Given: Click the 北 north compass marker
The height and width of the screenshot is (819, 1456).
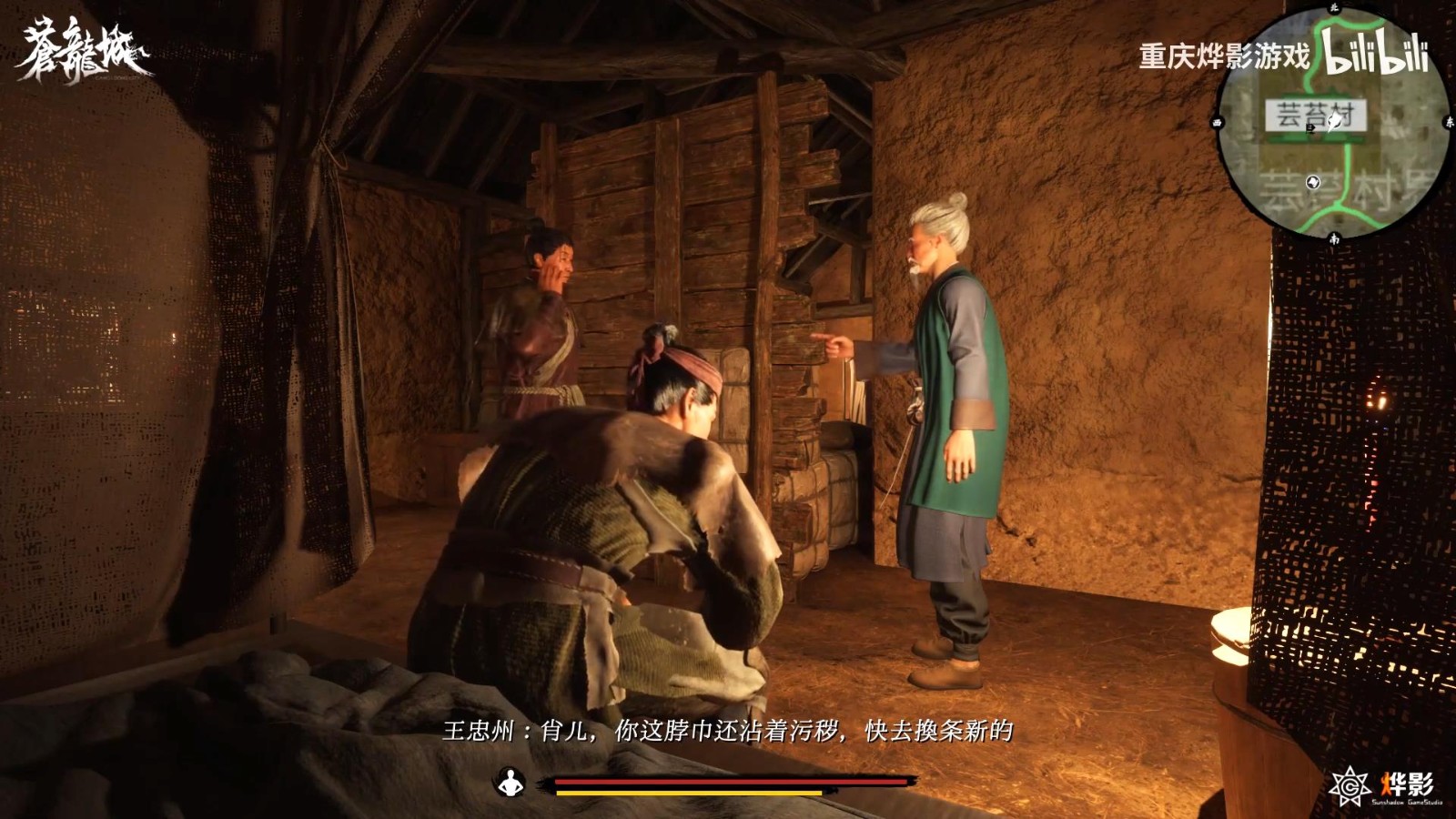Looking at the screenshot, I should [x=1332, y=9].
